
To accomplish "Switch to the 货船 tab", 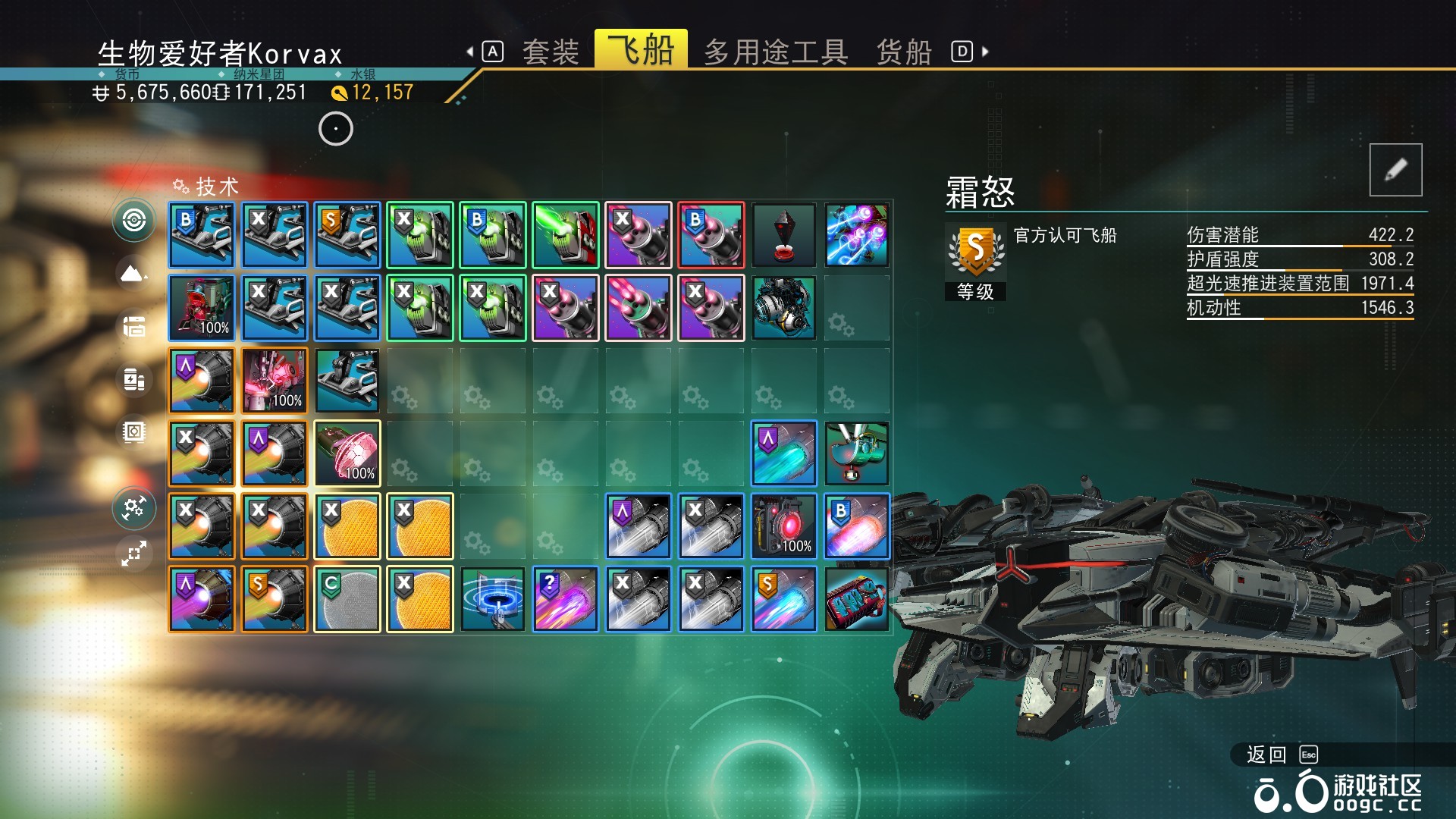I will click(x=904, y=52).
